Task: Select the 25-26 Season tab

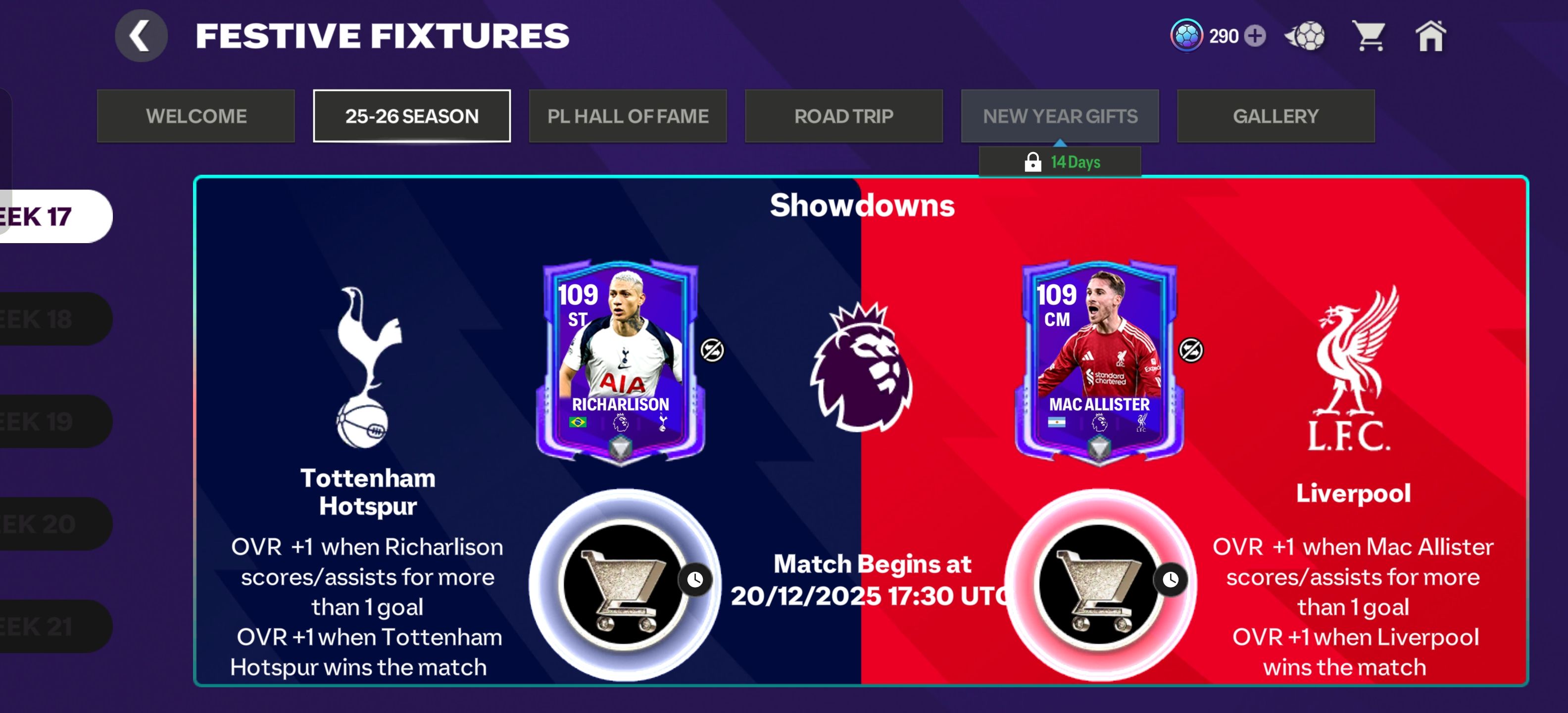Action: tap(411, 116)
